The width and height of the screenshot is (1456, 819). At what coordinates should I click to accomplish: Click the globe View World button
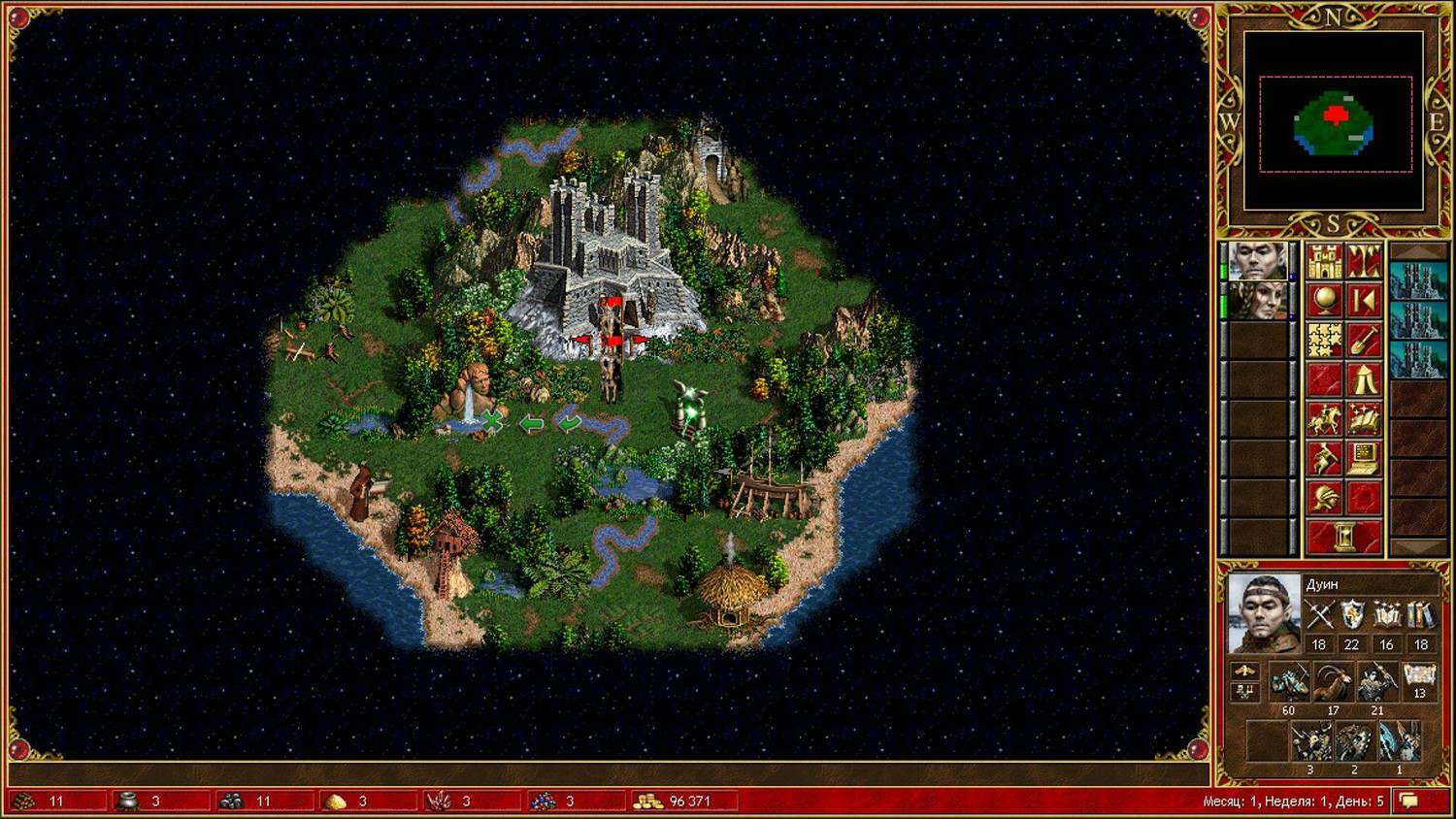(x=1324, y=301)
